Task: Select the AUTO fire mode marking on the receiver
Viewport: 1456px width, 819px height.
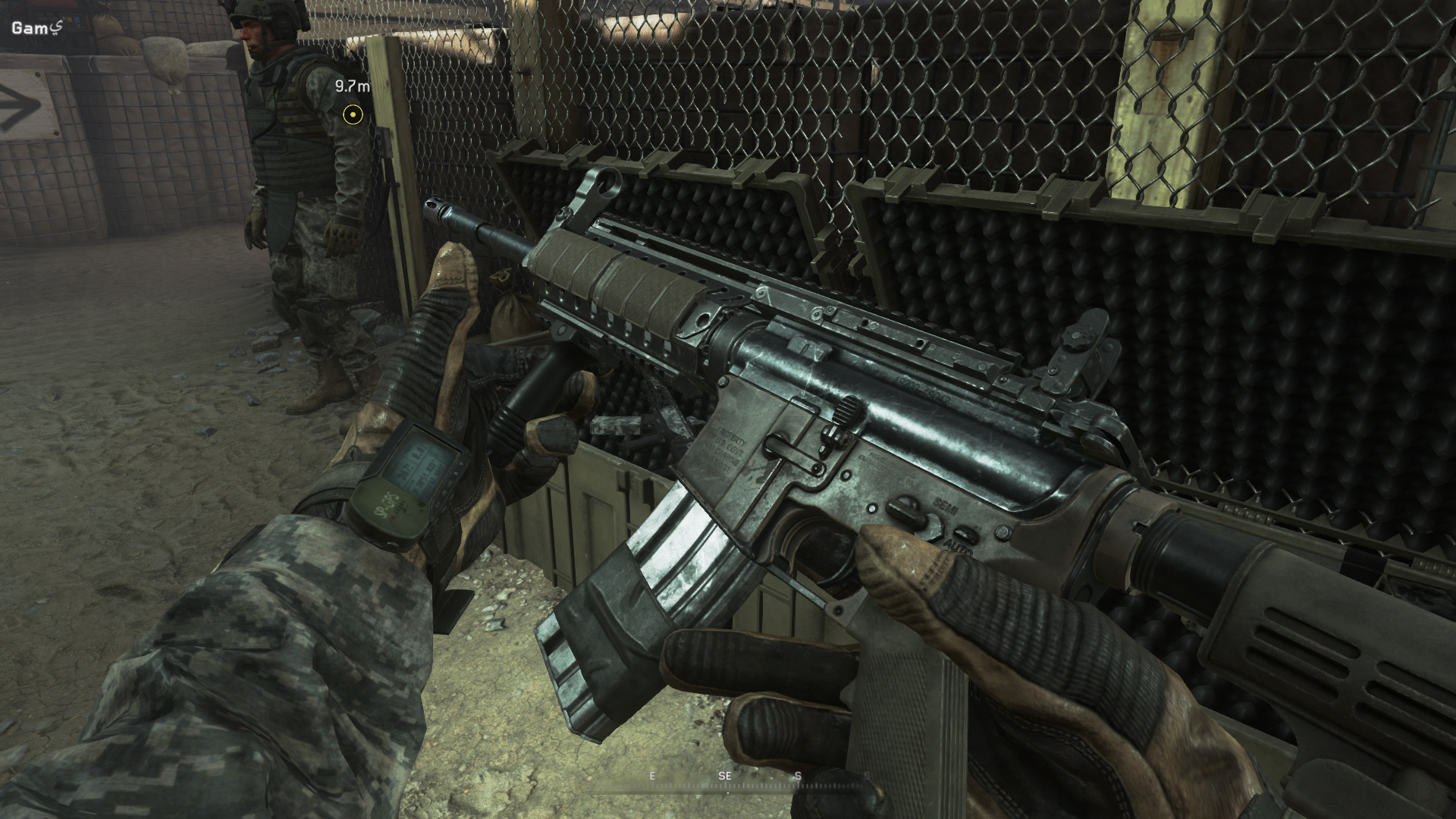Action: [958, 548]
